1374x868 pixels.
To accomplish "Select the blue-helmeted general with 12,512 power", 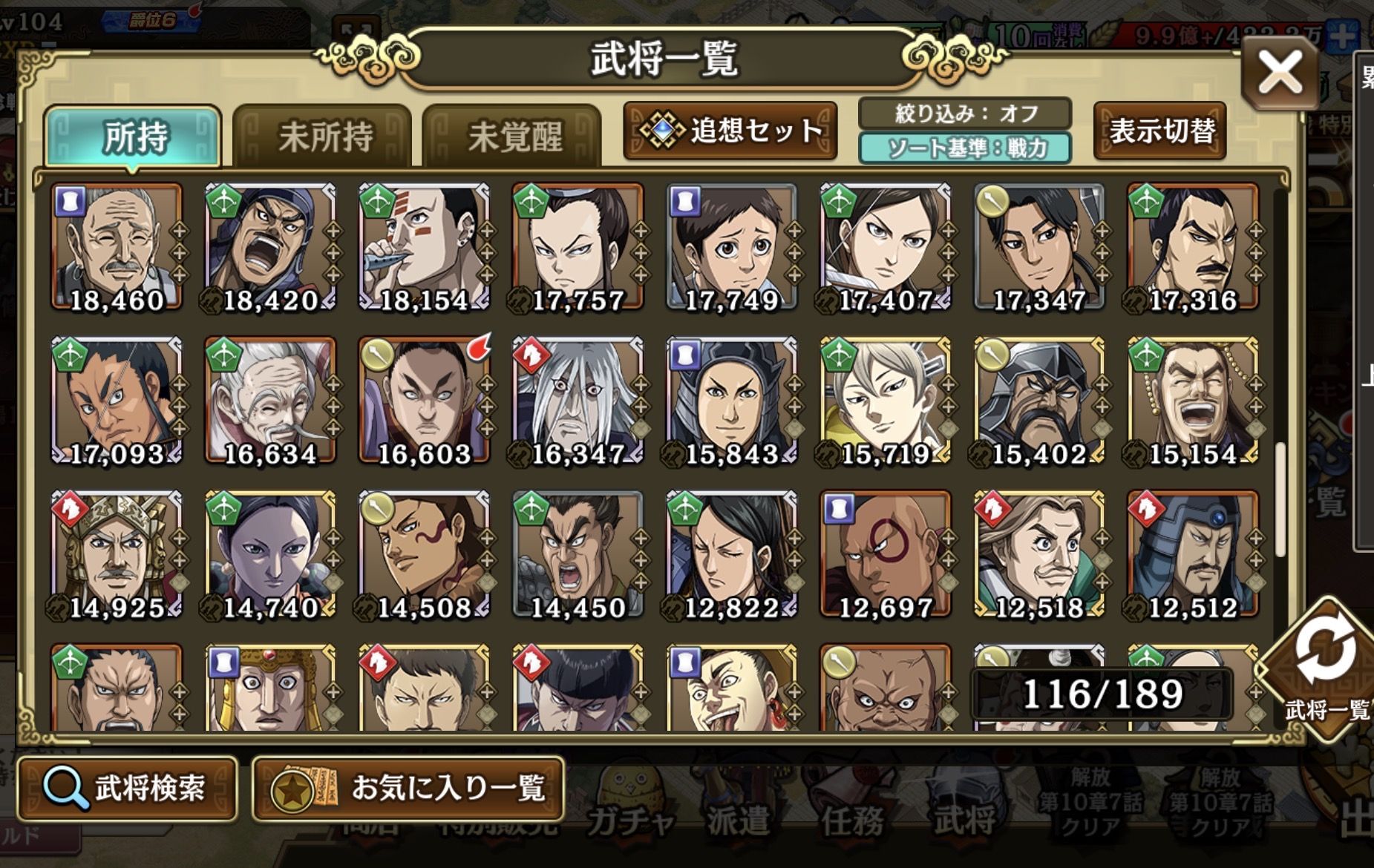I will pyautogui.click(x=1194, y=554).
